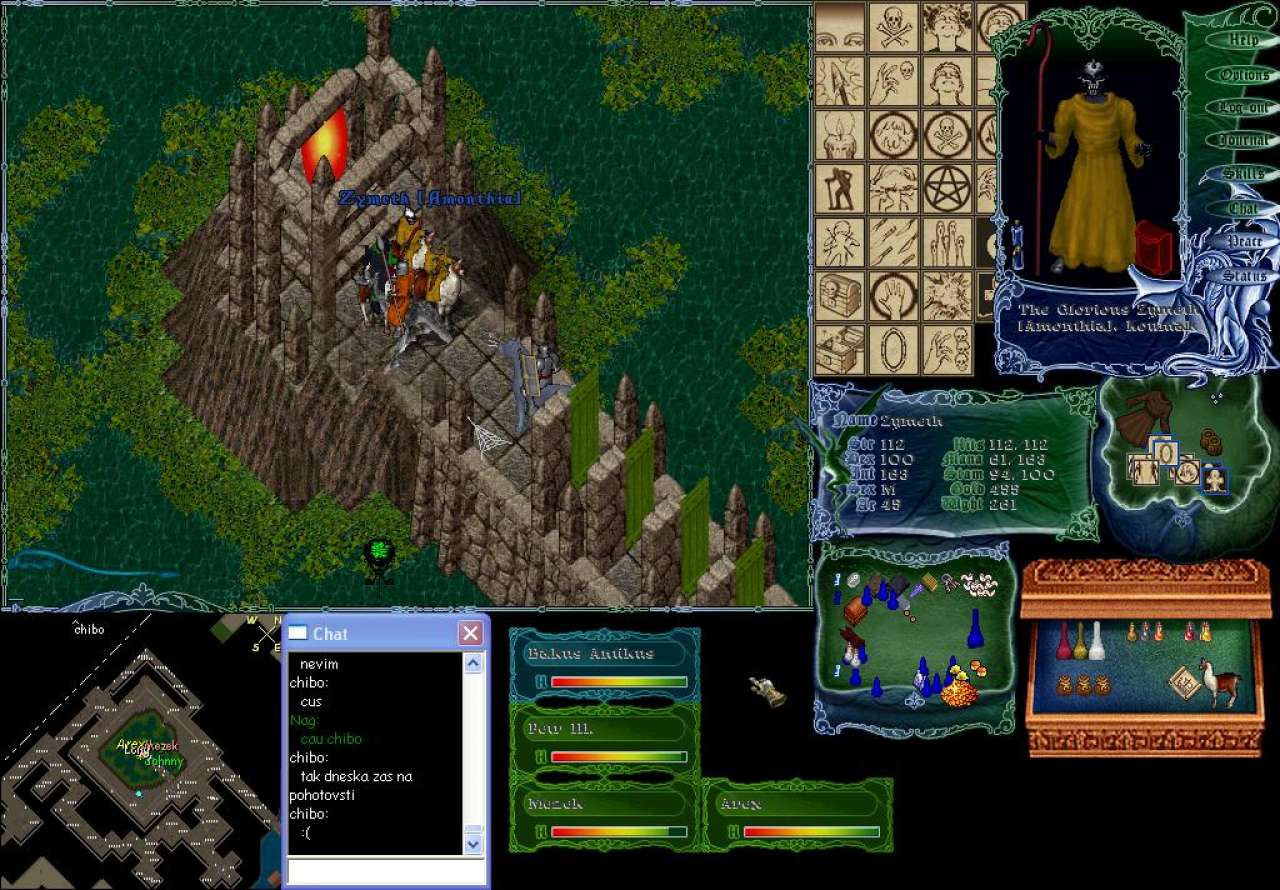This screenshot has height=890, width=1280.
Task: Select the Mezek status gump
Action: click(604, 816)
